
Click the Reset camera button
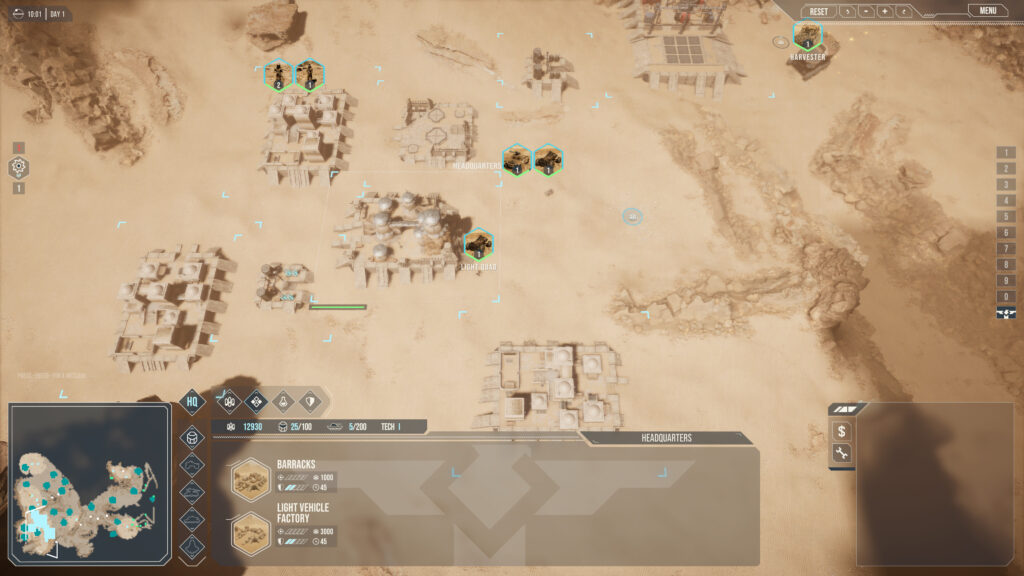[x=819, y=12]
